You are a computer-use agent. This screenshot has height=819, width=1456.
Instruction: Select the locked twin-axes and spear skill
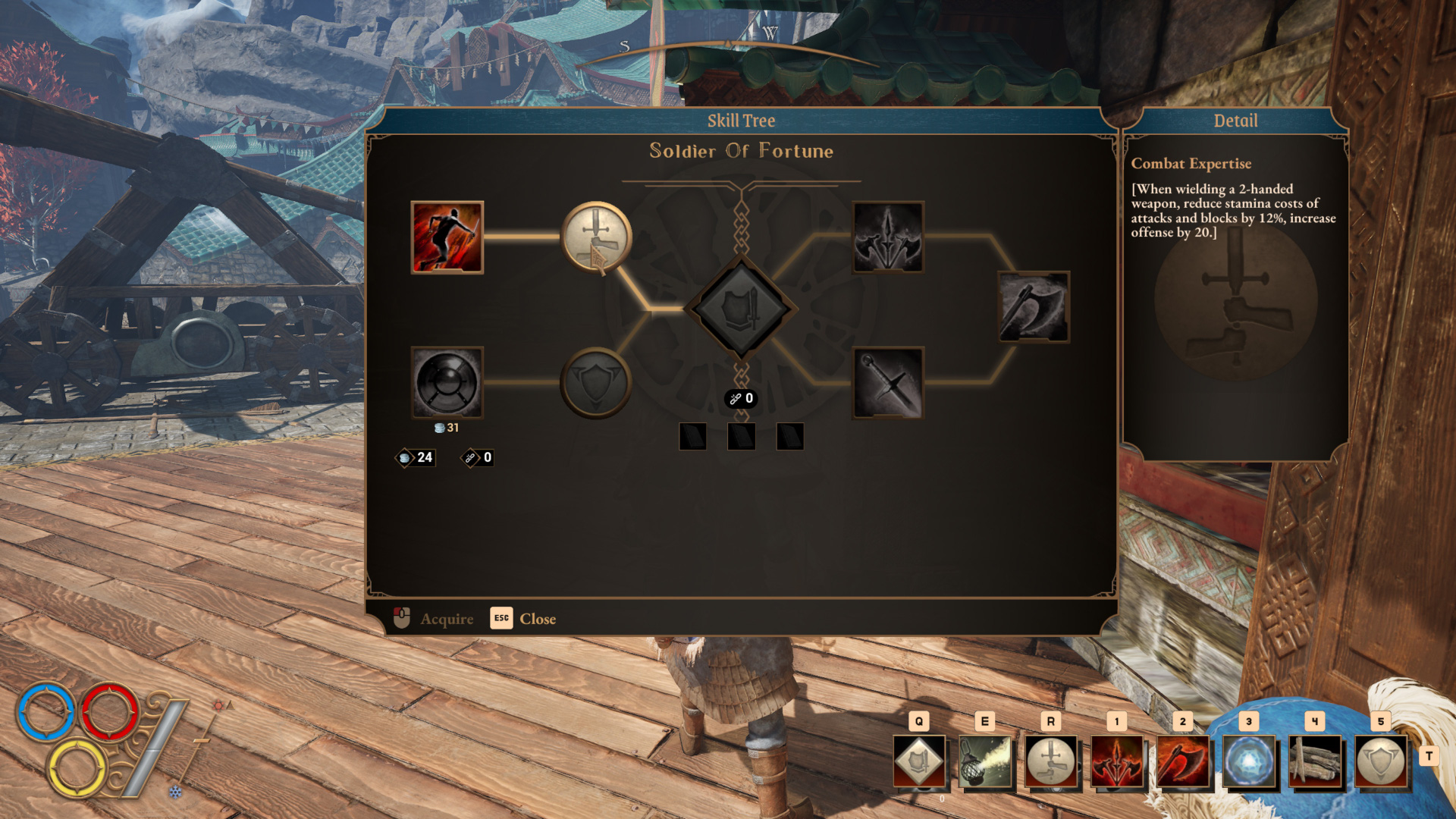click(x=888, y=237)
